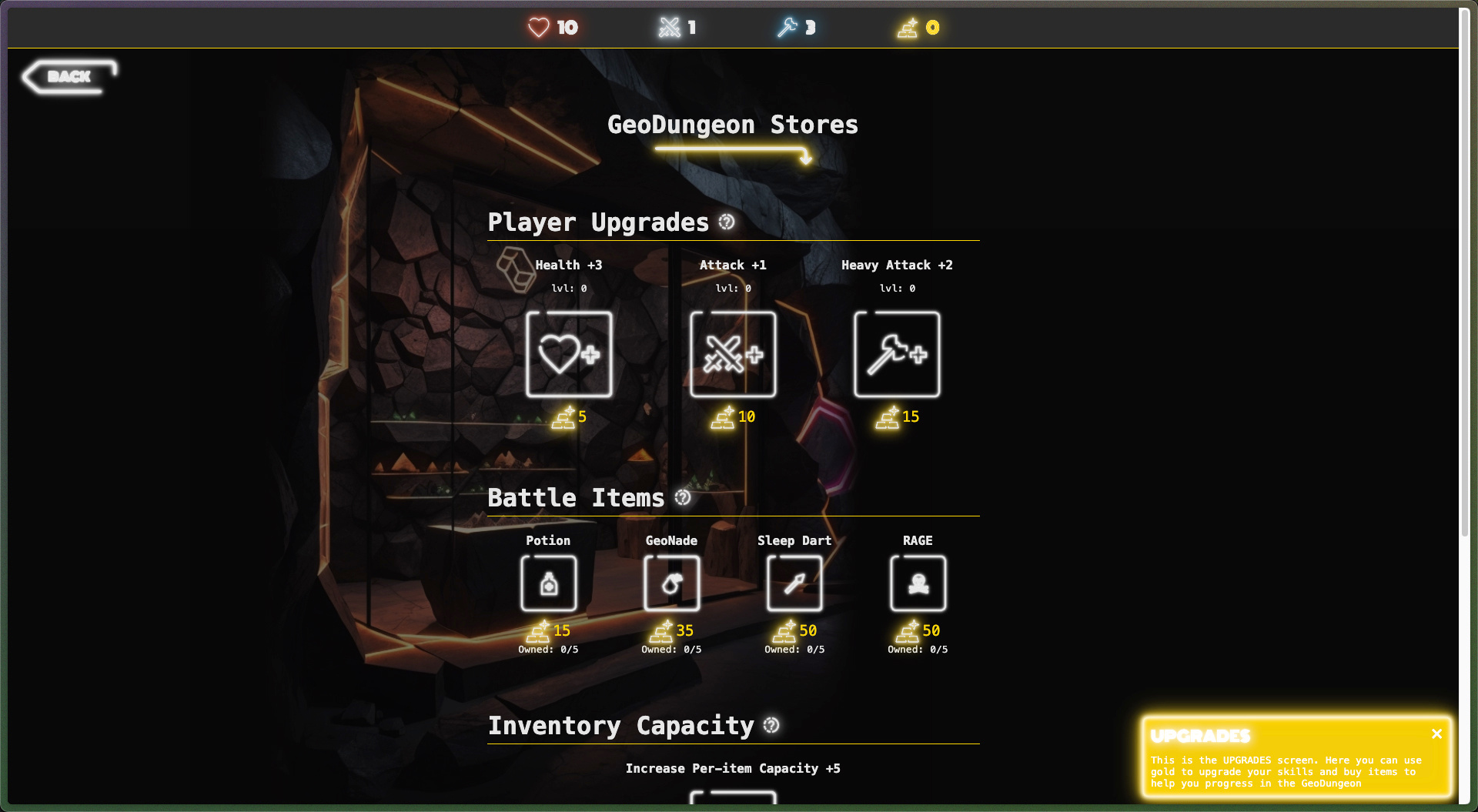This screenshot has height=812, width=1478.
Task: Buy the Health +3 upgrade
Action: tap(569, 354)
